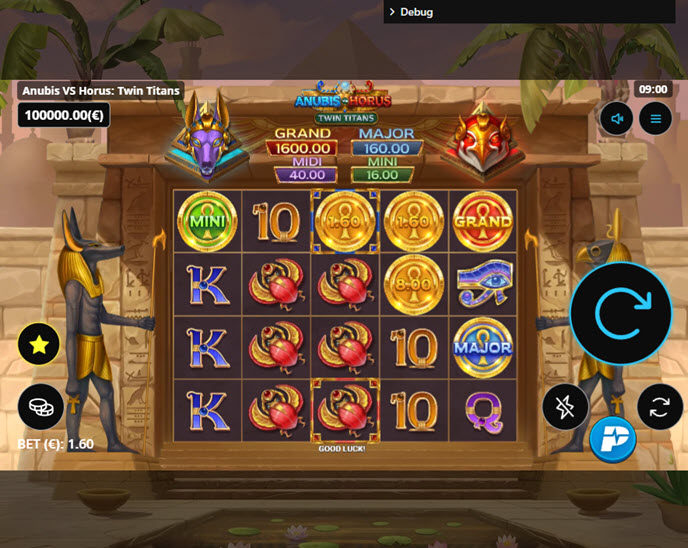Screen dimensions: 688x548
Task: Open the yellow star feature button
Action: (39, 345)
